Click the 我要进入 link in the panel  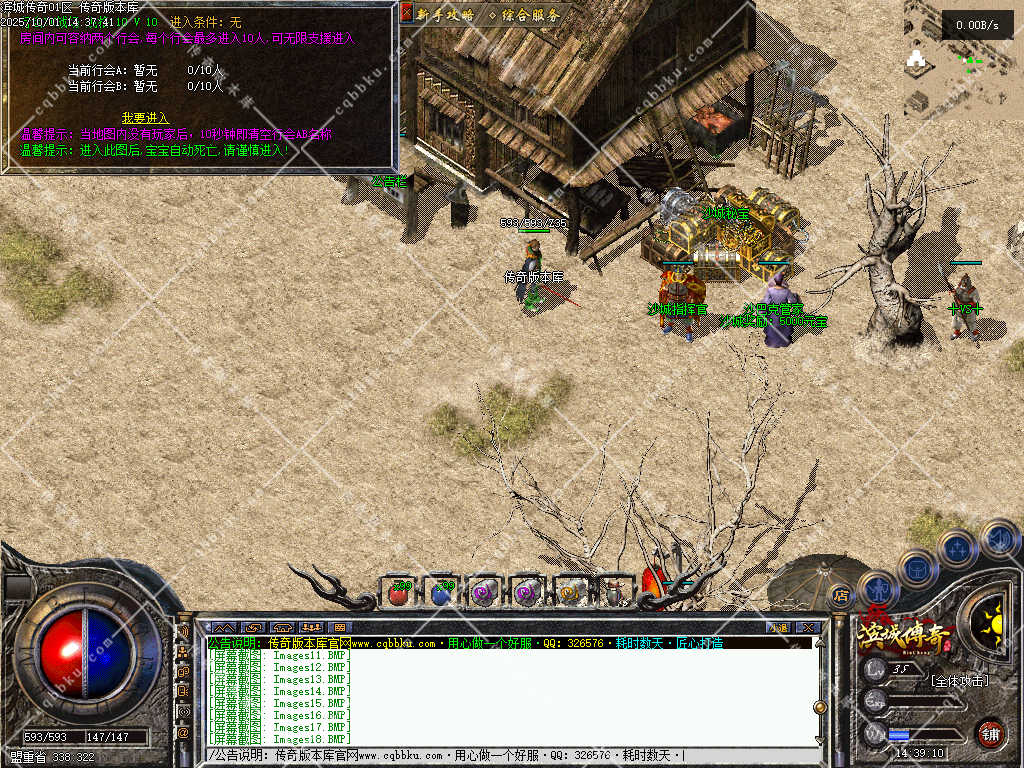[x=145, y=117]
